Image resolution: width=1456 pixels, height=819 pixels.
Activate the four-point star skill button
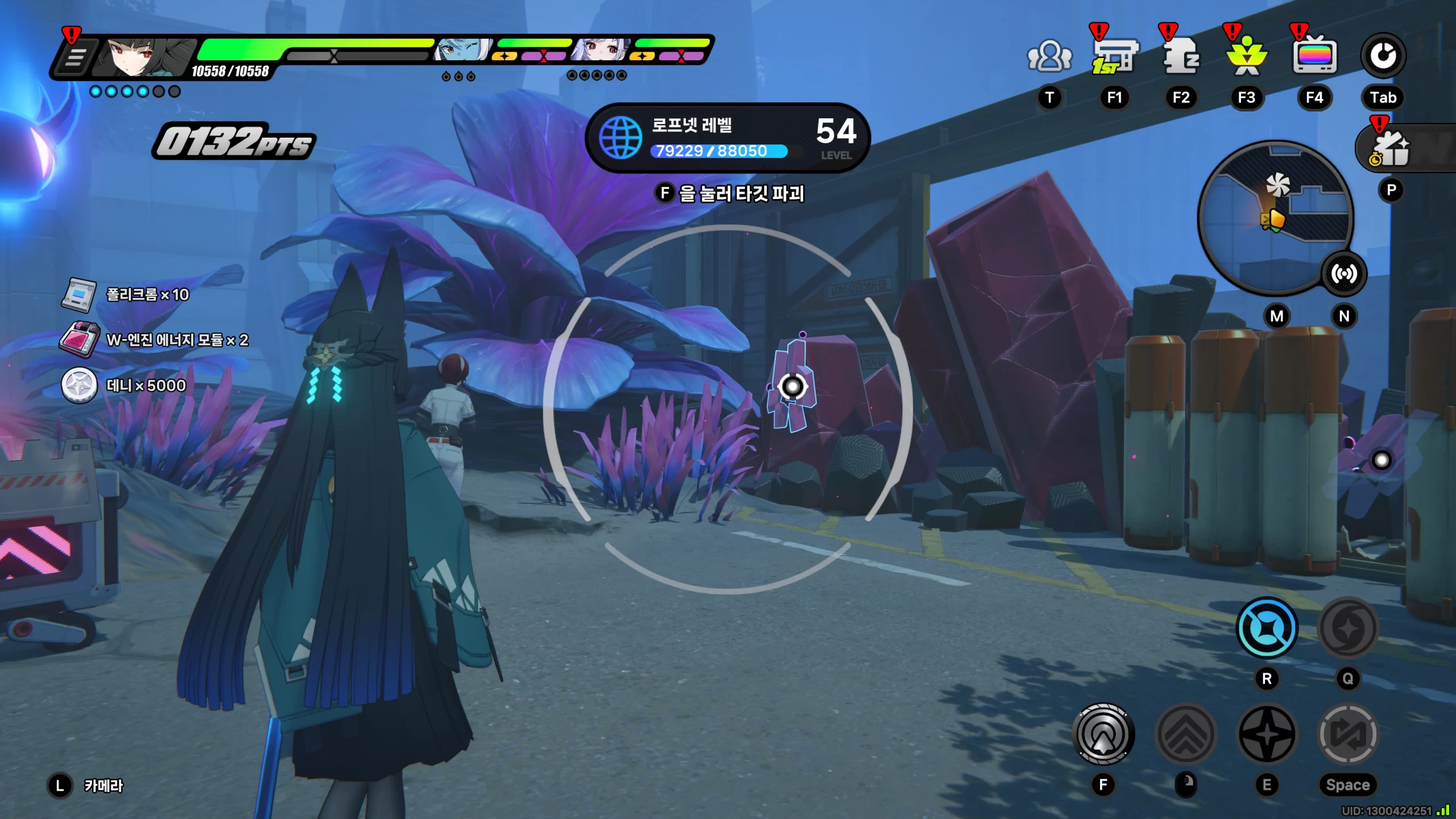(1267, 734)
